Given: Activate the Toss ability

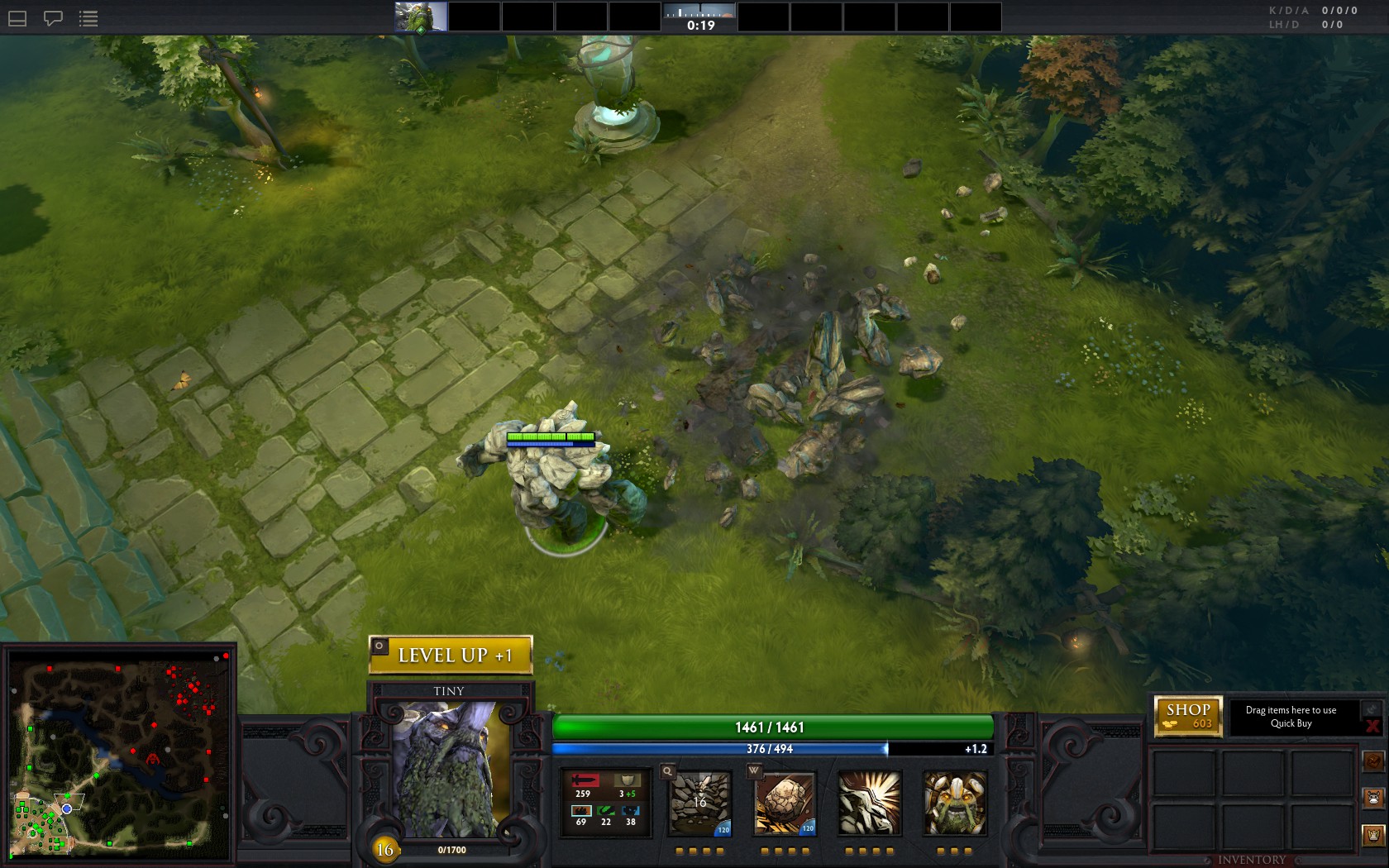Looking at the screenshot, I should click(785, 804).
